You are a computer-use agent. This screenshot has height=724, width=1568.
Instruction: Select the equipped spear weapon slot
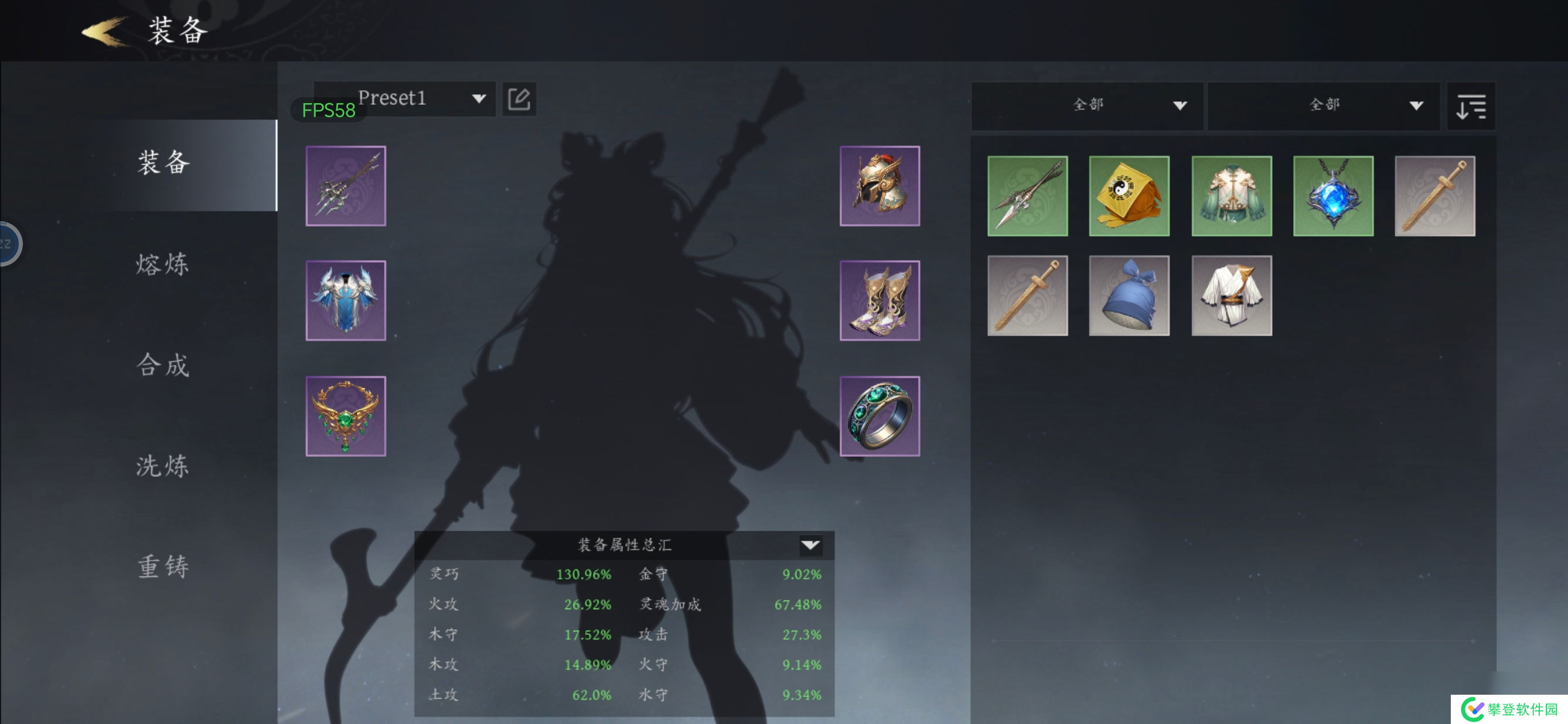coord(346,186)
